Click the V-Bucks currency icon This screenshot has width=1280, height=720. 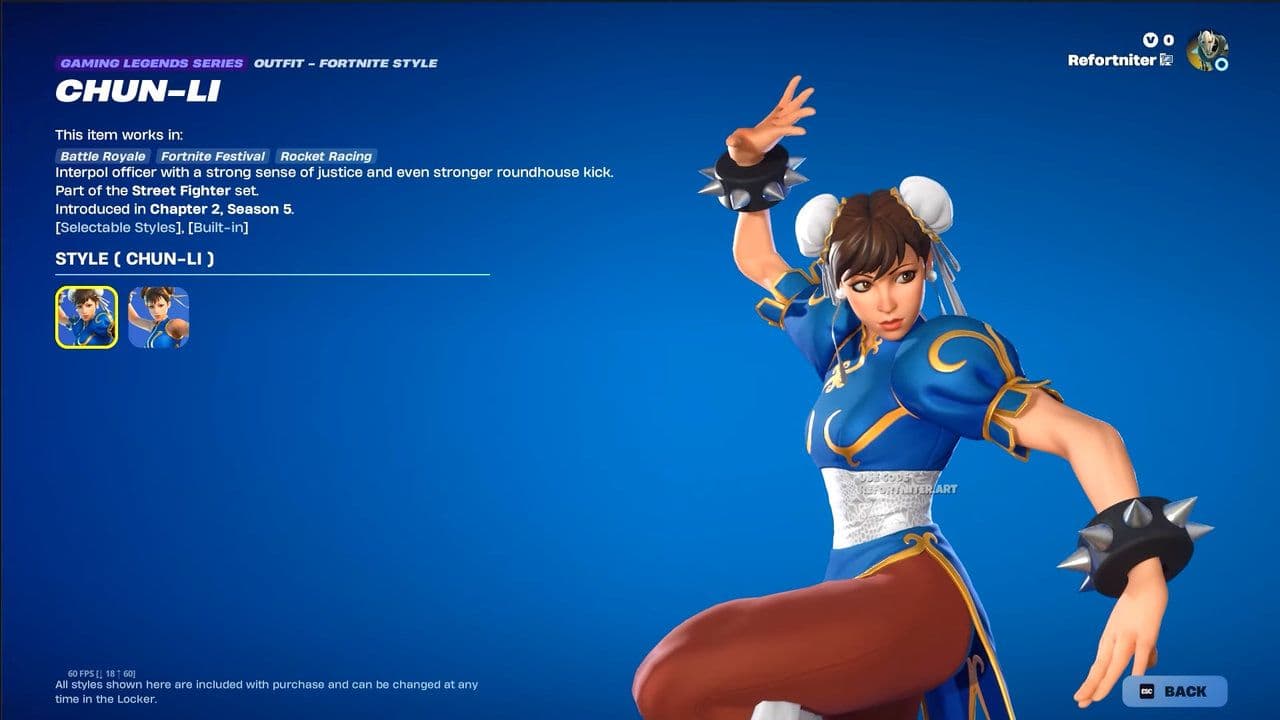coord(1148,39)
